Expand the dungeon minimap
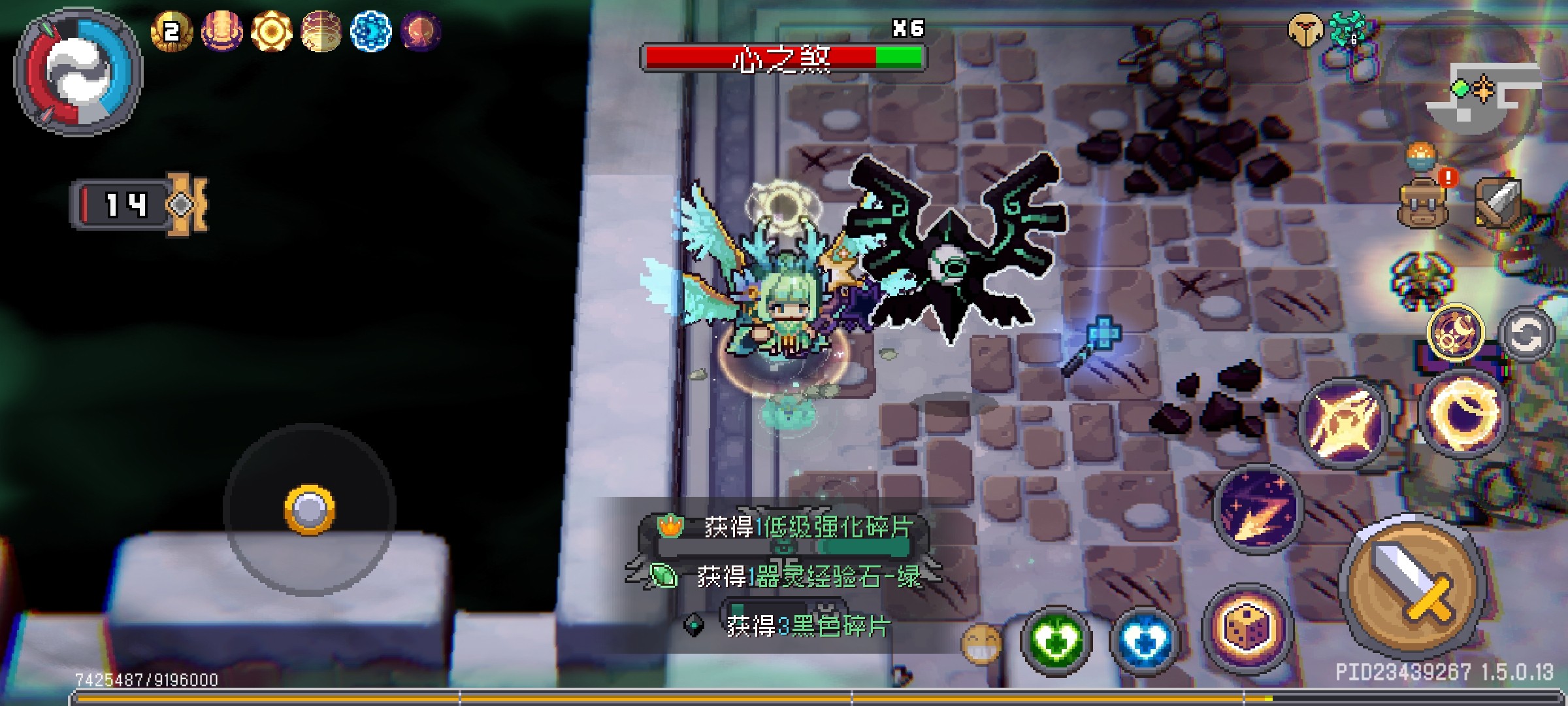Screen dimensions: 1568x706 (x=1483, y=92)
